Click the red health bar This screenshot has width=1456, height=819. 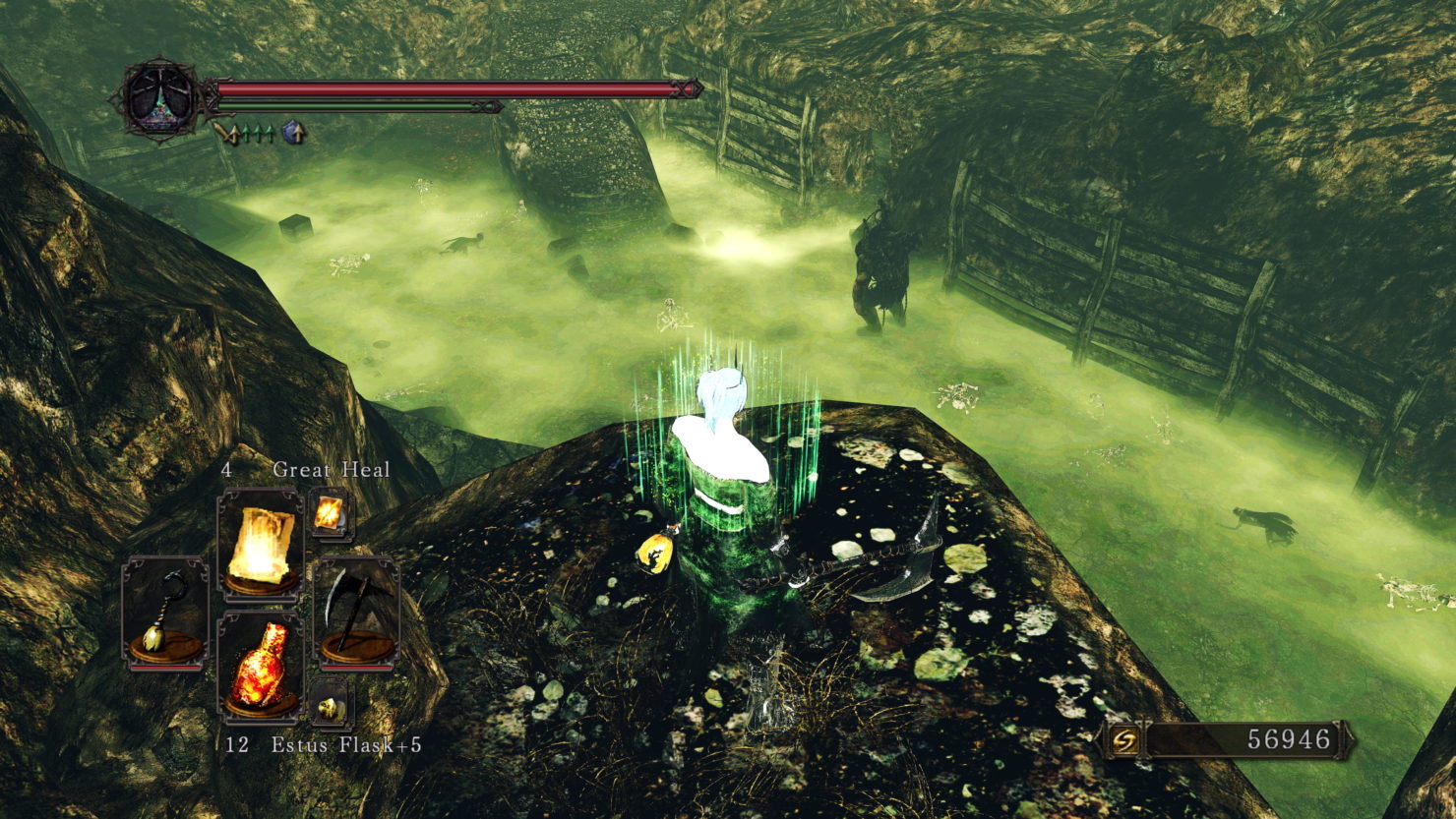click(x=443, y=87)
